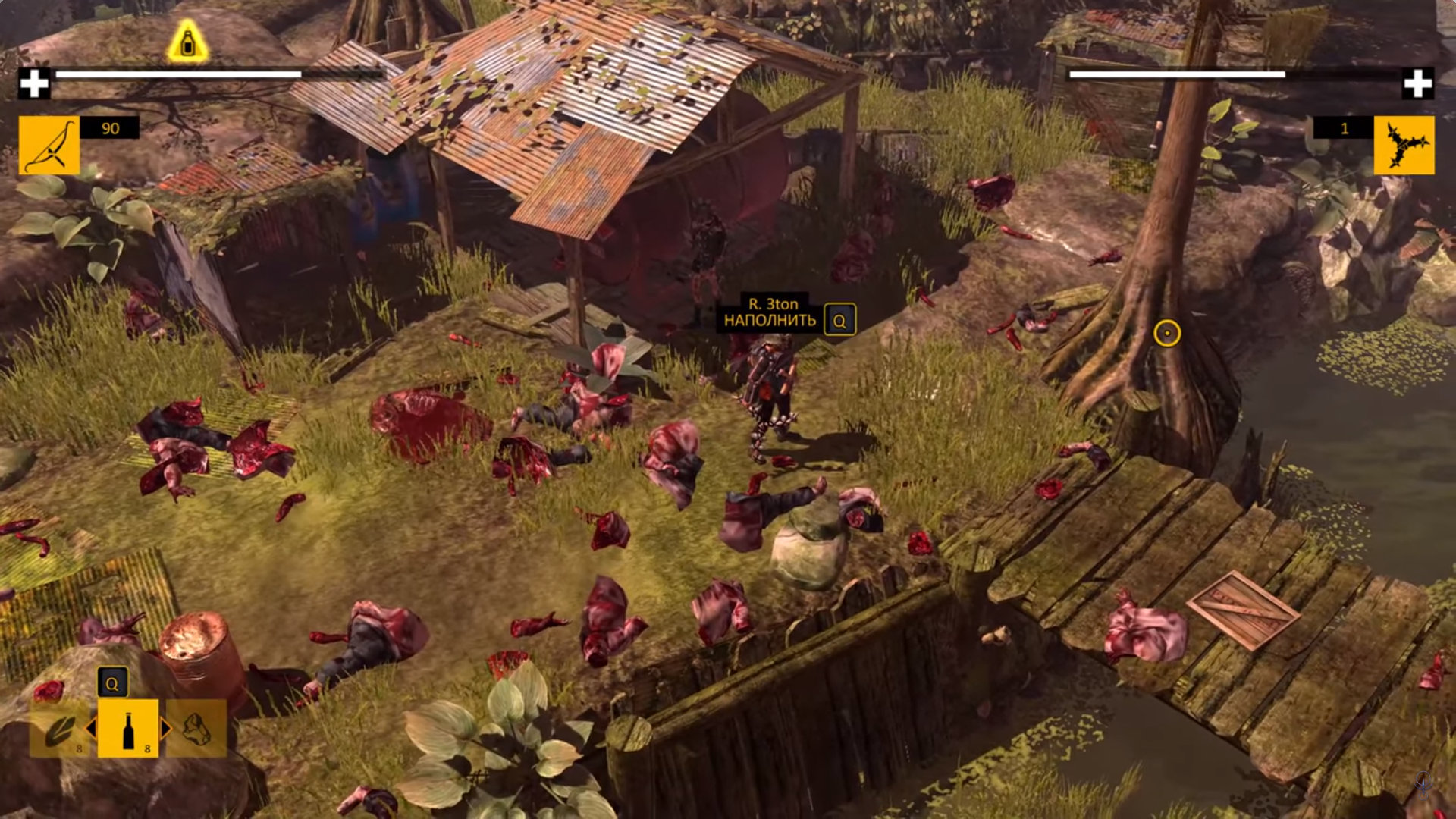Click the left arrow beside the bottle slot
Viewport: 1456px width, 819px height.
[x=92, y=729]
